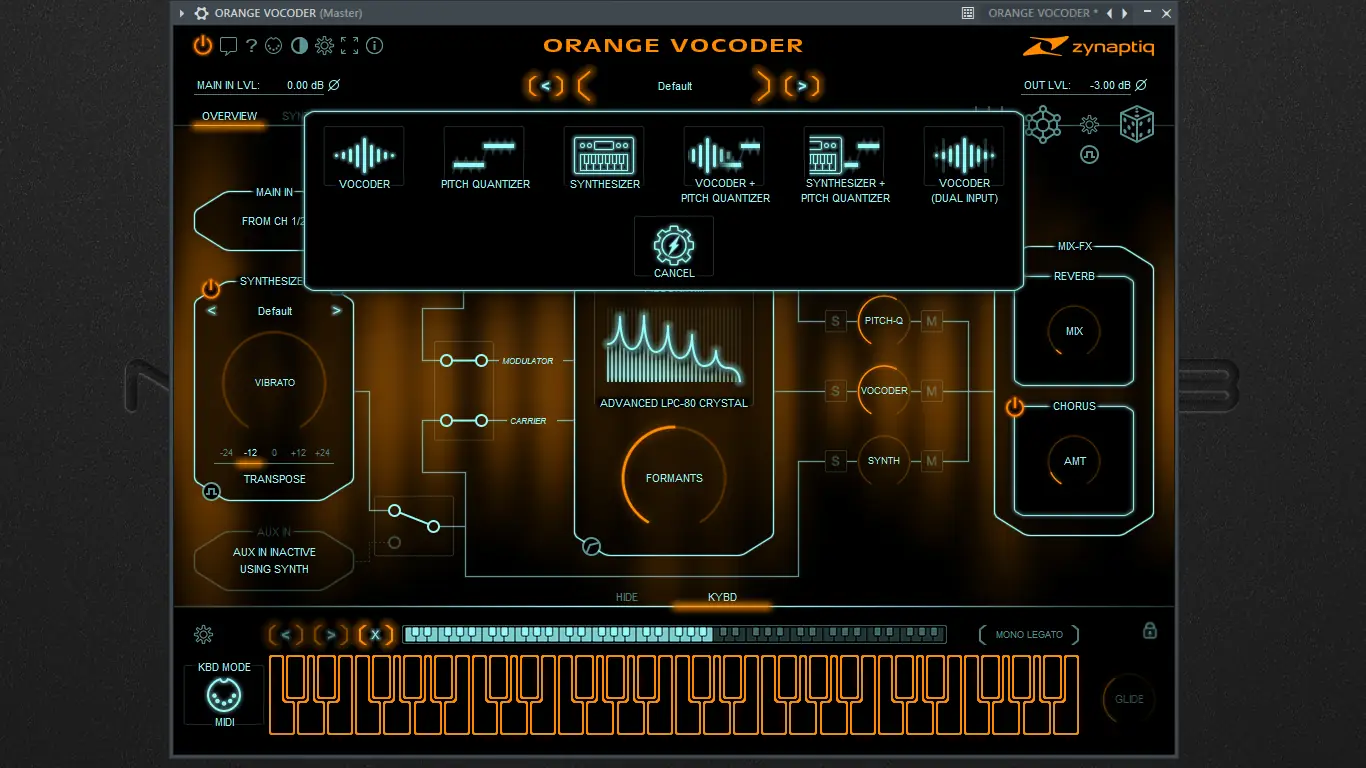Click the MIDI DIN connector icon top toolbar
The width and height of the screenshot is (1366, 768).
click(273, 45)
